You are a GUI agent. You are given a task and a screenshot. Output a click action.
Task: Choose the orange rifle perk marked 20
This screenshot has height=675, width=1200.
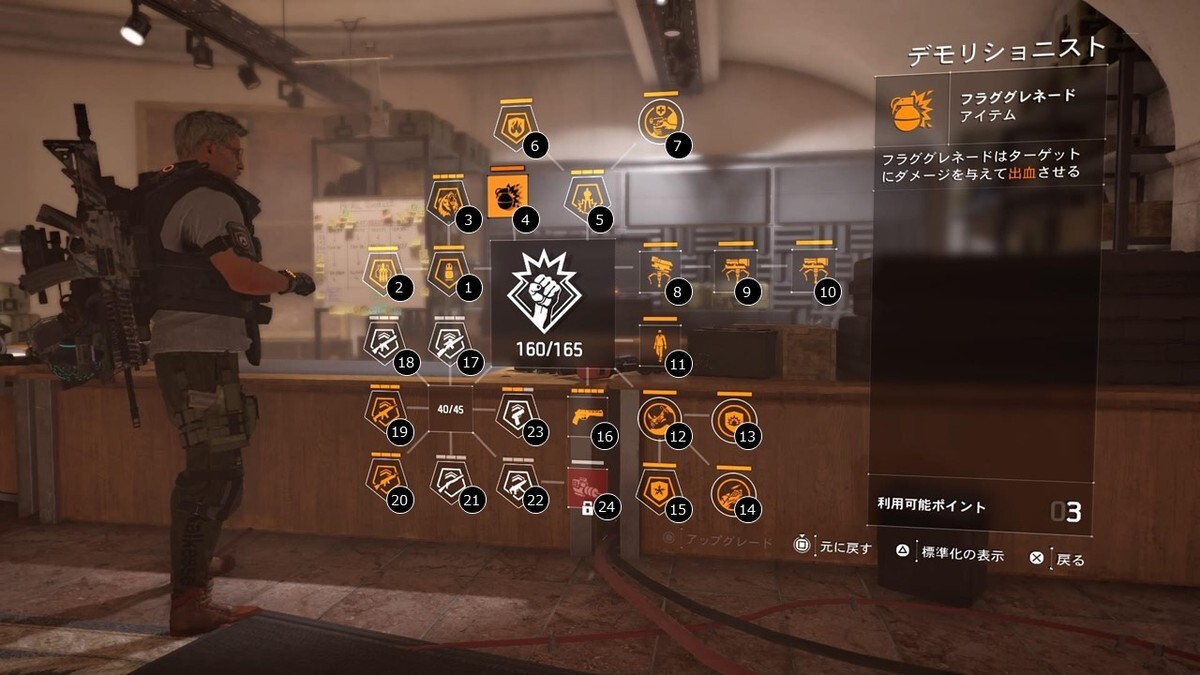[384, 480]
